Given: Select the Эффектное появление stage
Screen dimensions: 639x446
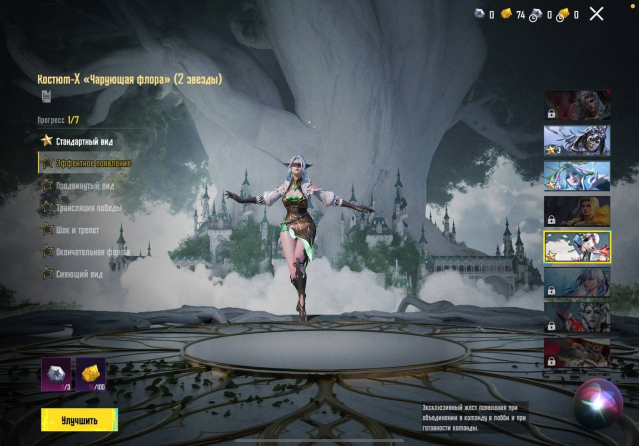Looking at the screenshot, I should [93, 163].
